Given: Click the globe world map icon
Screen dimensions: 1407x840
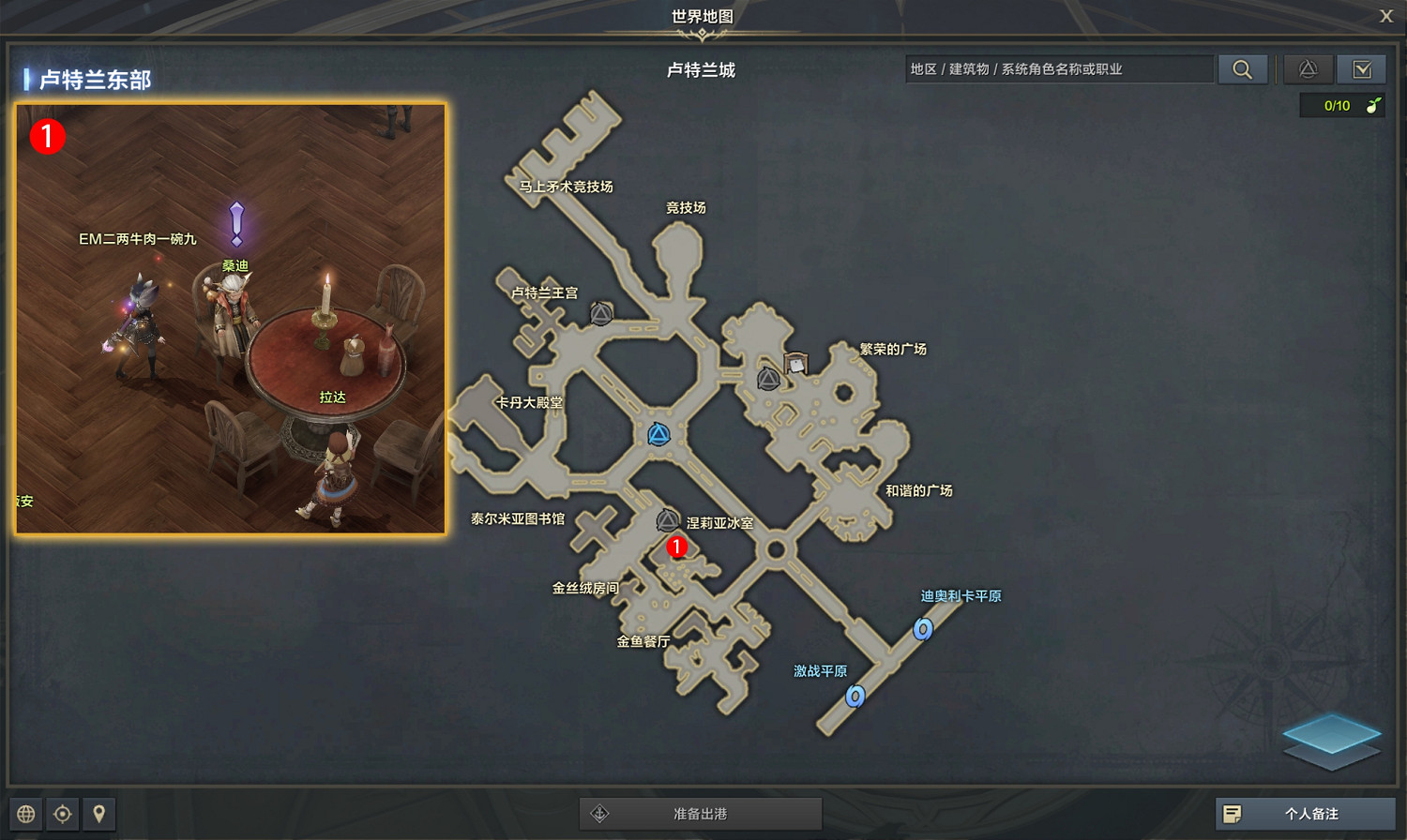Looking at the screenshot, I should pyautogui.click(x=23, y=814).
